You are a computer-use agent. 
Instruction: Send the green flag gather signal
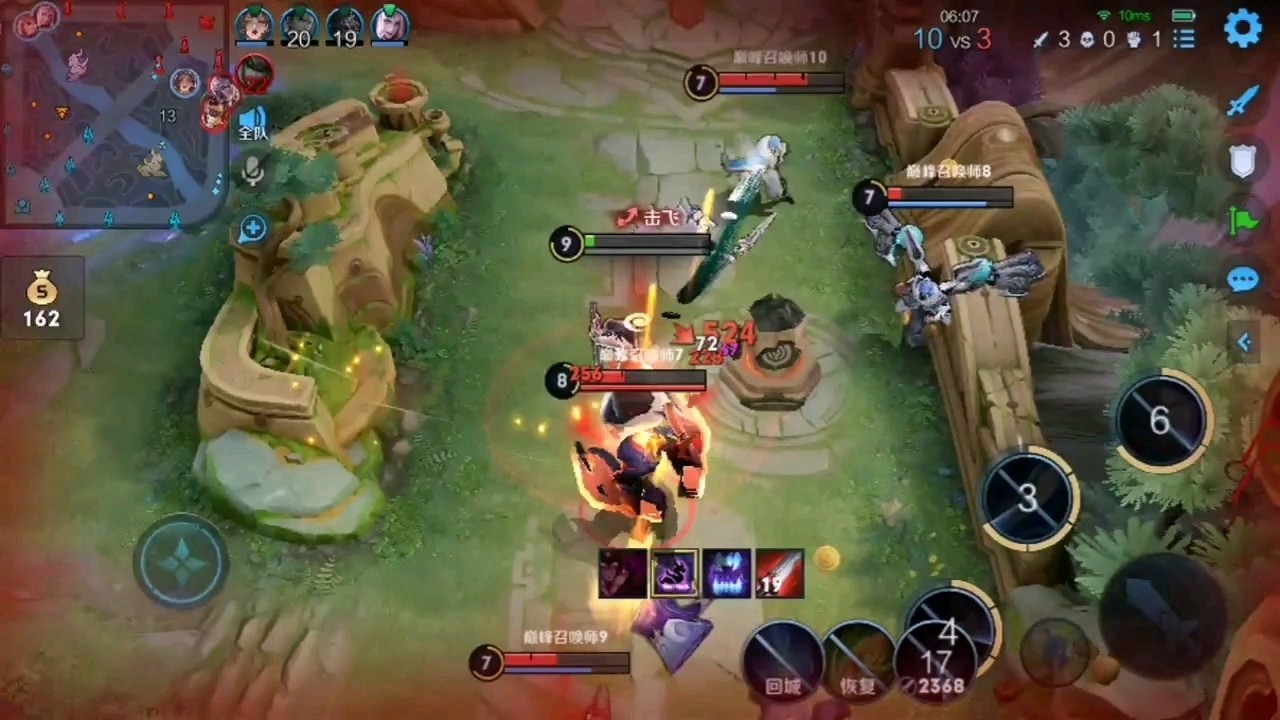(x=1242, y=219)
